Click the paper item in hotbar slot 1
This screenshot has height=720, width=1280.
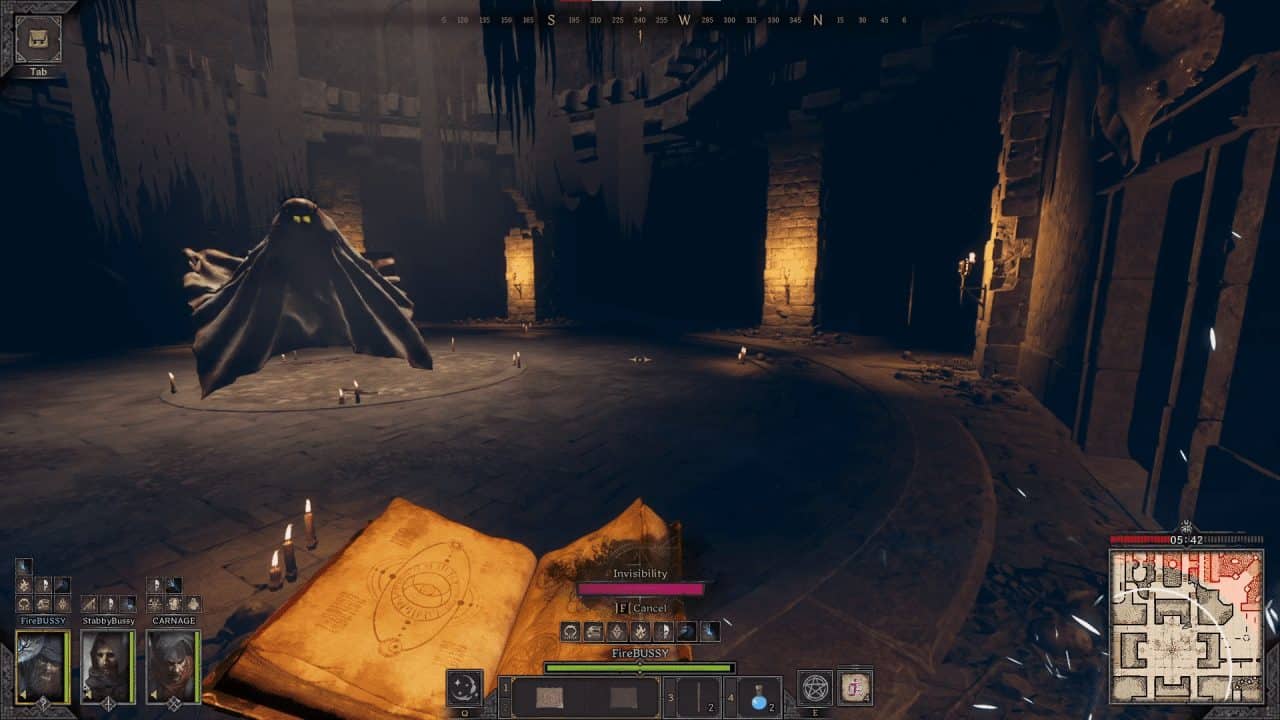(x=550, y=695)
